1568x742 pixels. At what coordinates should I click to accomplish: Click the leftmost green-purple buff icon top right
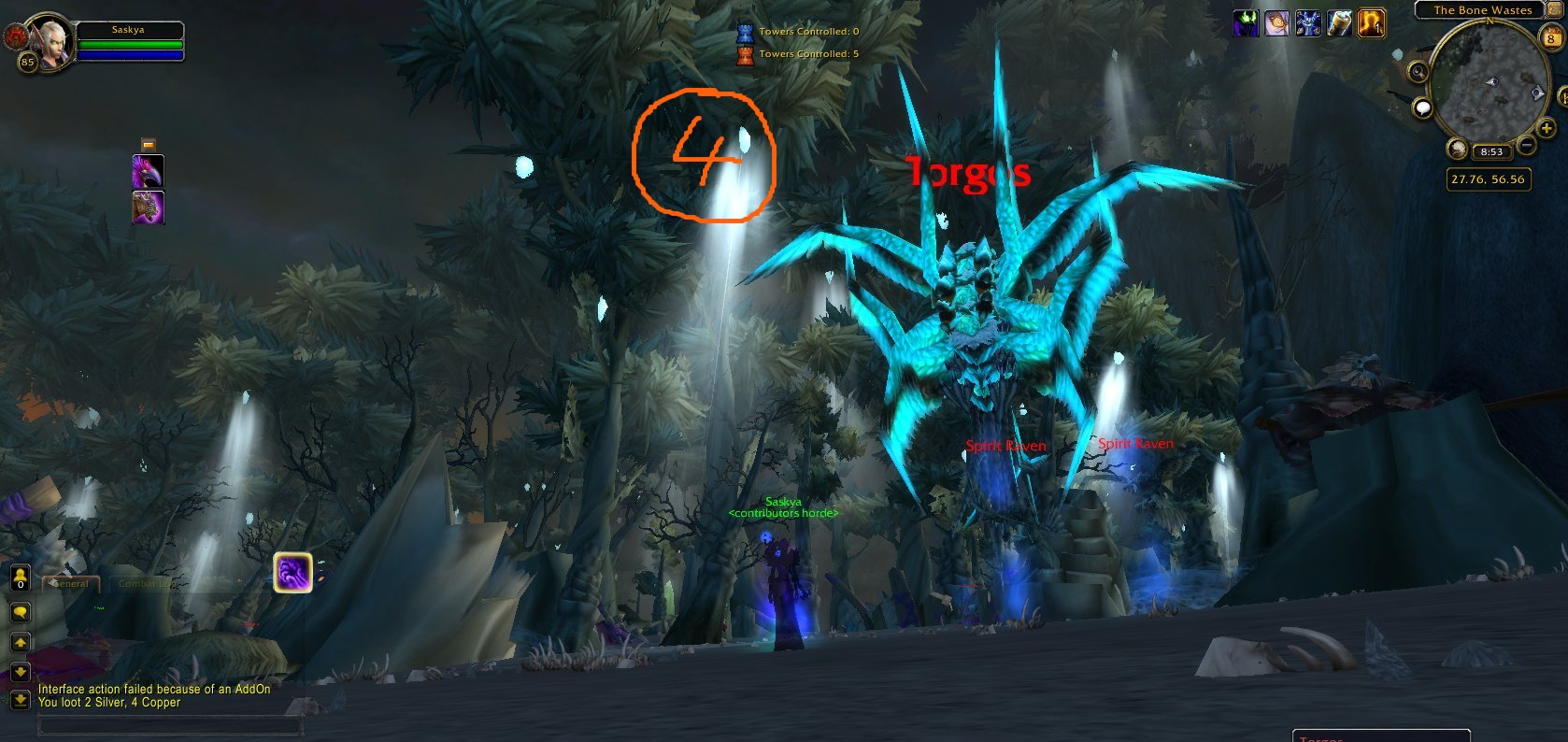click(x=1246, y=22)
